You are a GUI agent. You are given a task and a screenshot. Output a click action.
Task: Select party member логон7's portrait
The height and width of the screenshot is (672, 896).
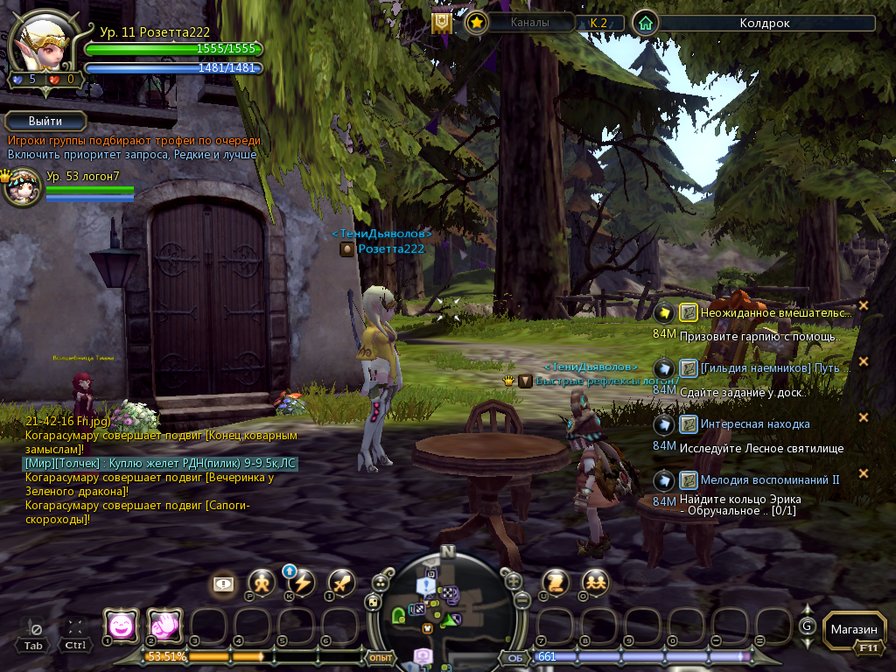[21, 187]
